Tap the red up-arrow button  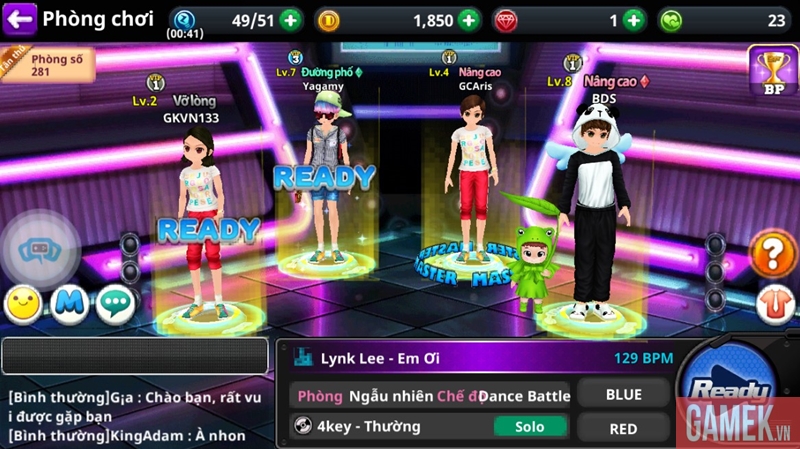click(x=771, y=300)
